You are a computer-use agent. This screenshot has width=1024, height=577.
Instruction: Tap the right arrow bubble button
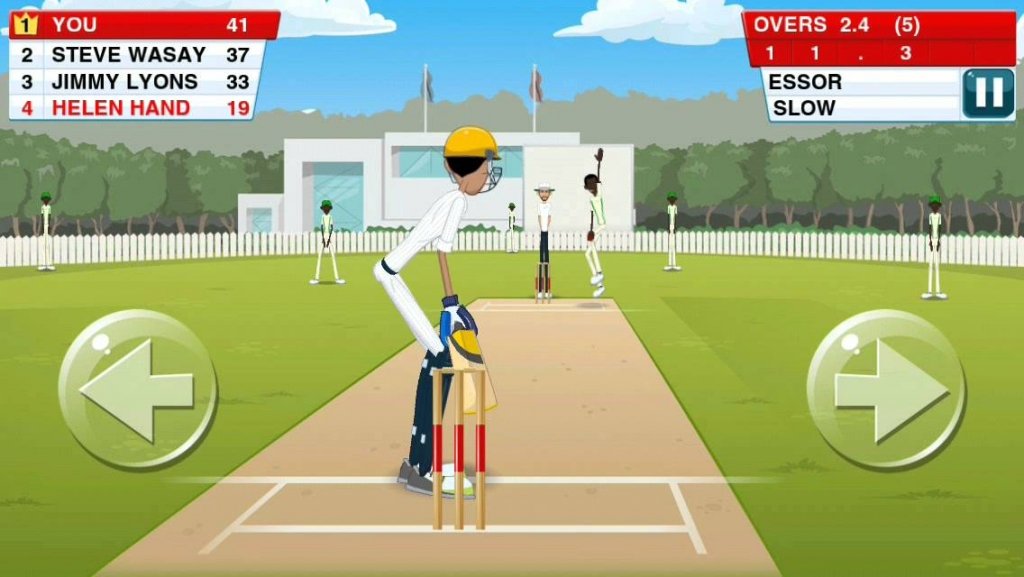886,389
